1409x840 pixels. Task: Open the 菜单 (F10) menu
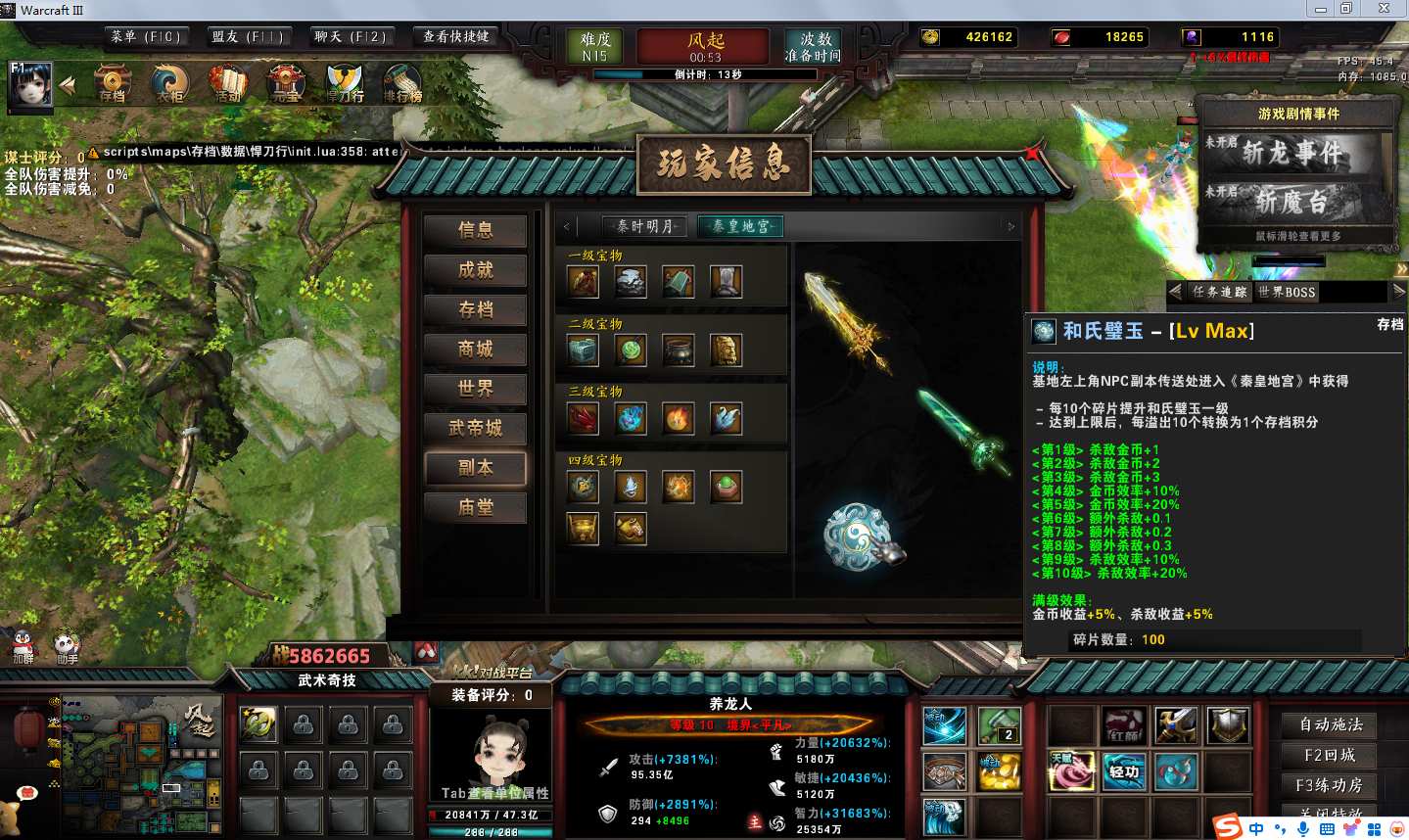145,37
